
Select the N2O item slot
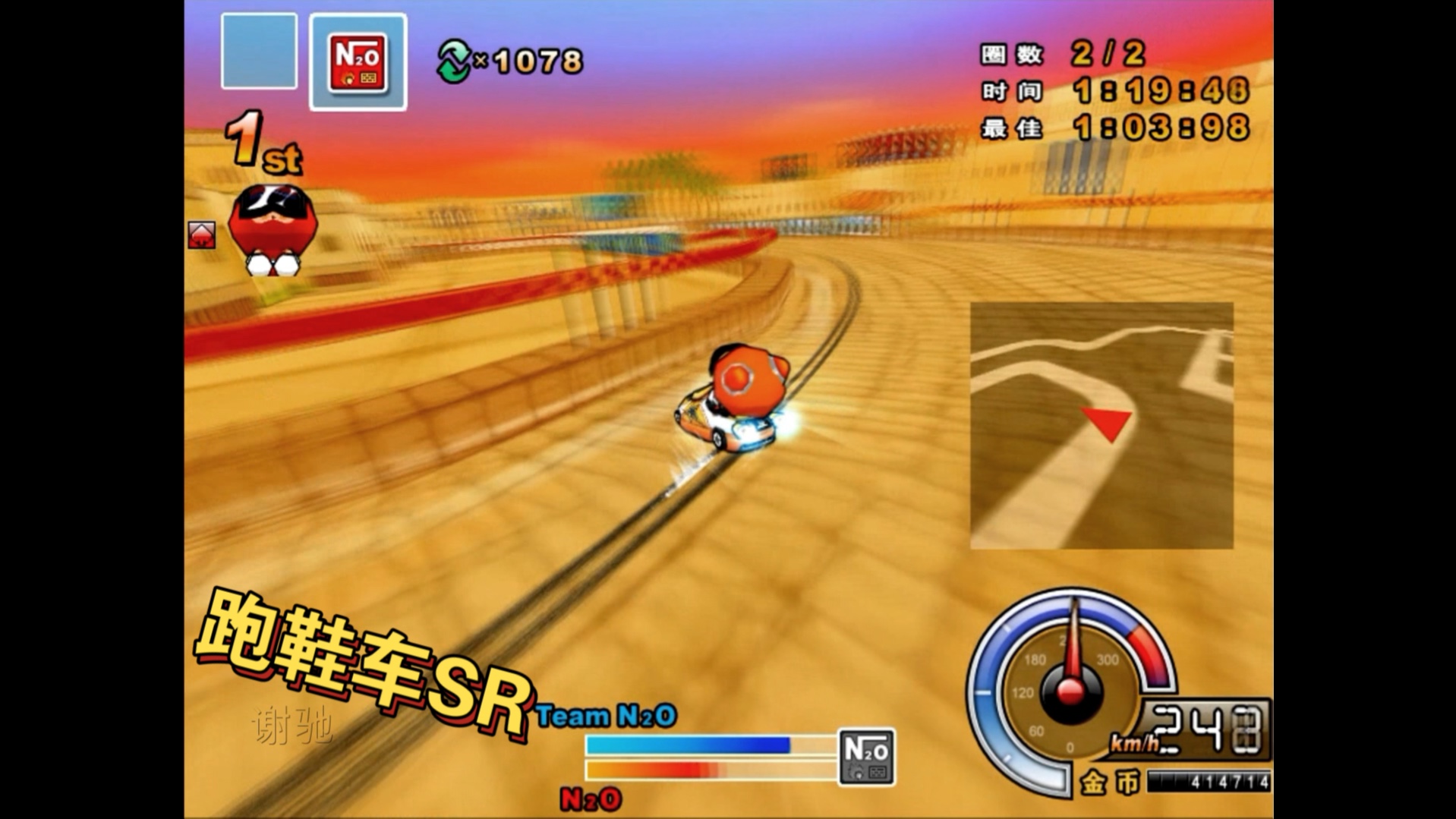coord(358,62)
